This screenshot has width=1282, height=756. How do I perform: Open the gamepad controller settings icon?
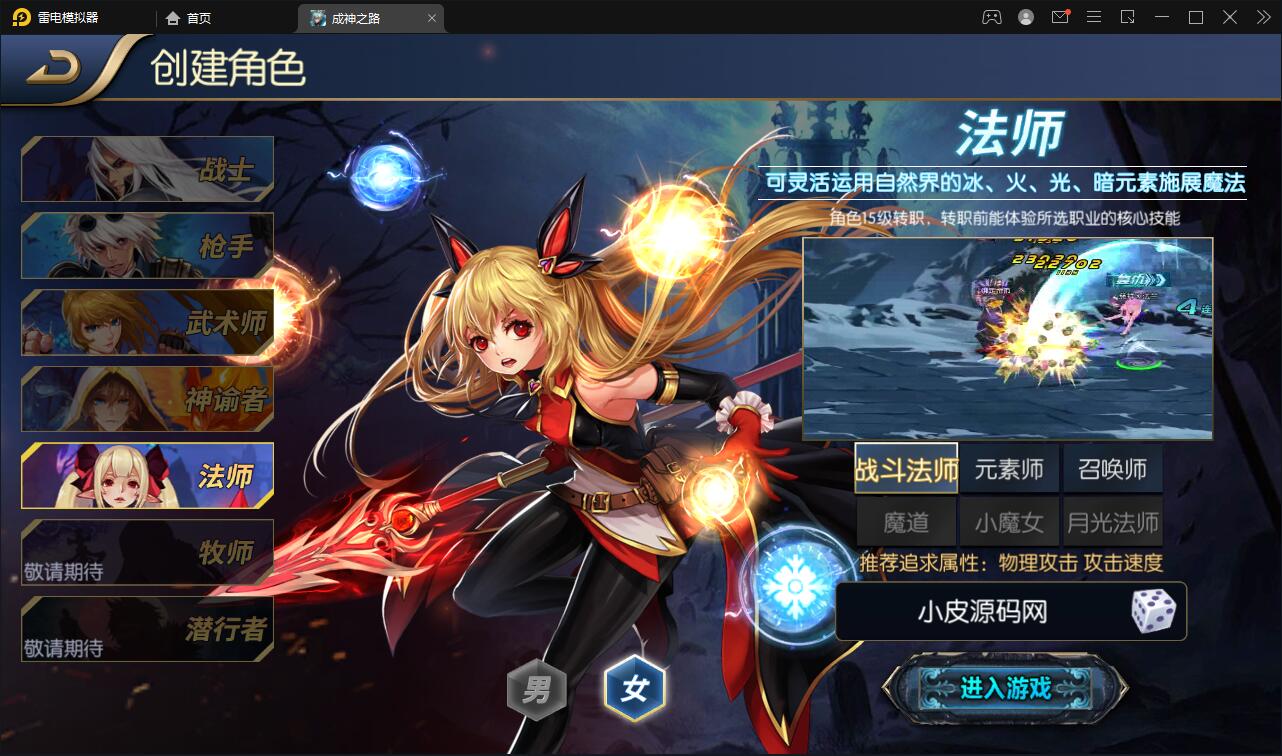(x=991, y=17)
